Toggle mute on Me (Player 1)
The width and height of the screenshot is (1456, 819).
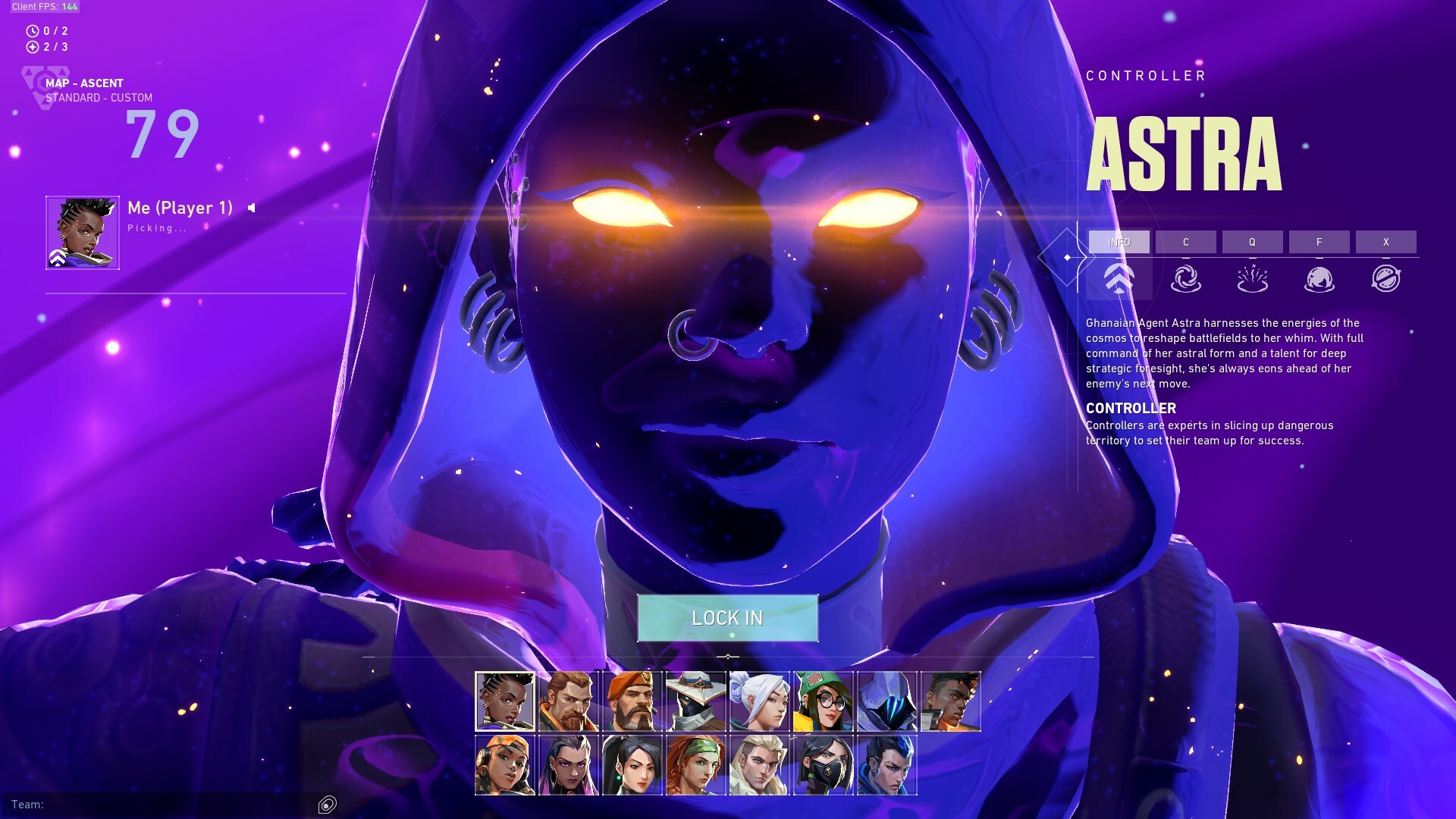[250, 209]
